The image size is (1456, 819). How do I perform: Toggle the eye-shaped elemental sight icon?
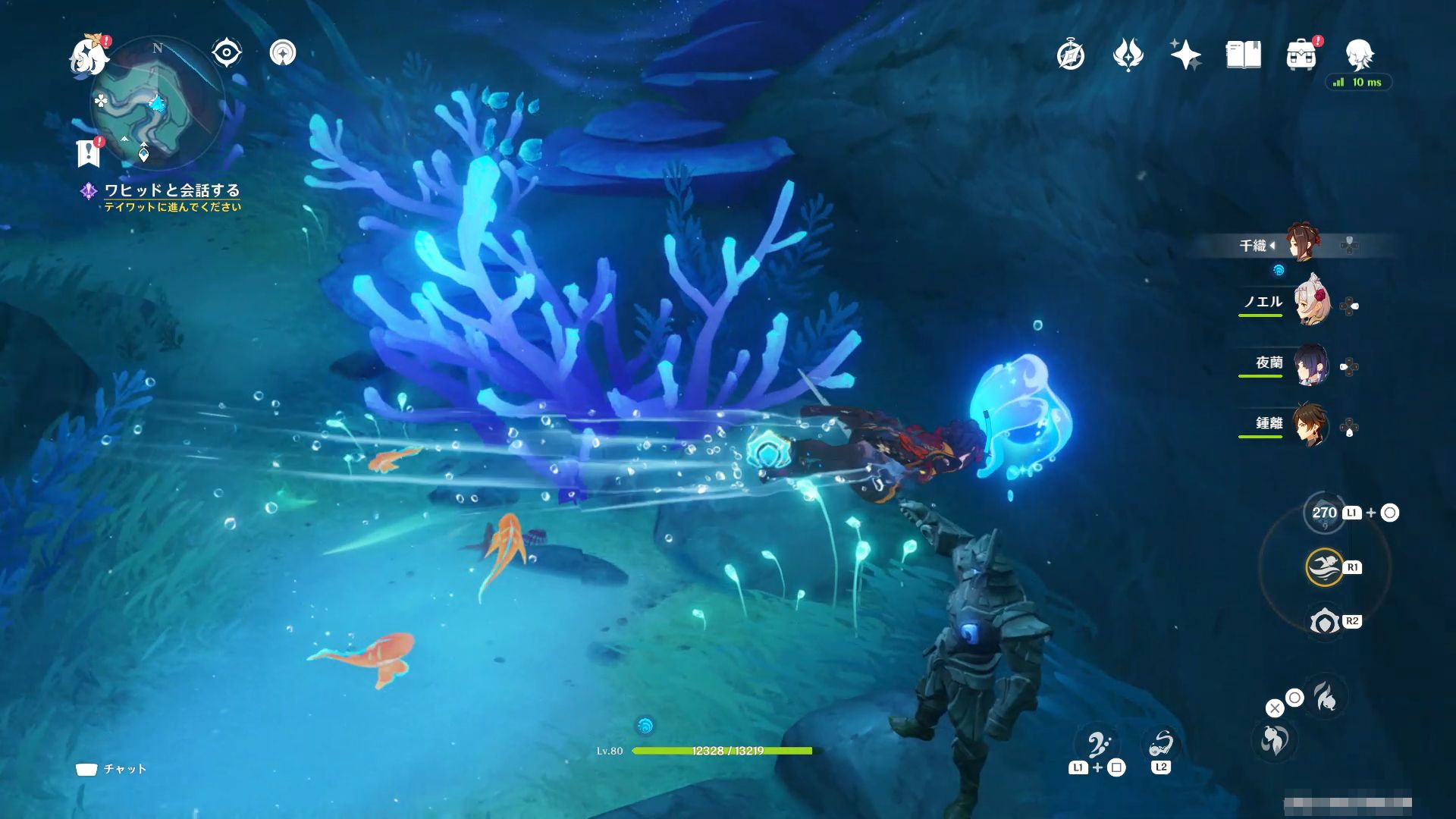tap(226, 53)
